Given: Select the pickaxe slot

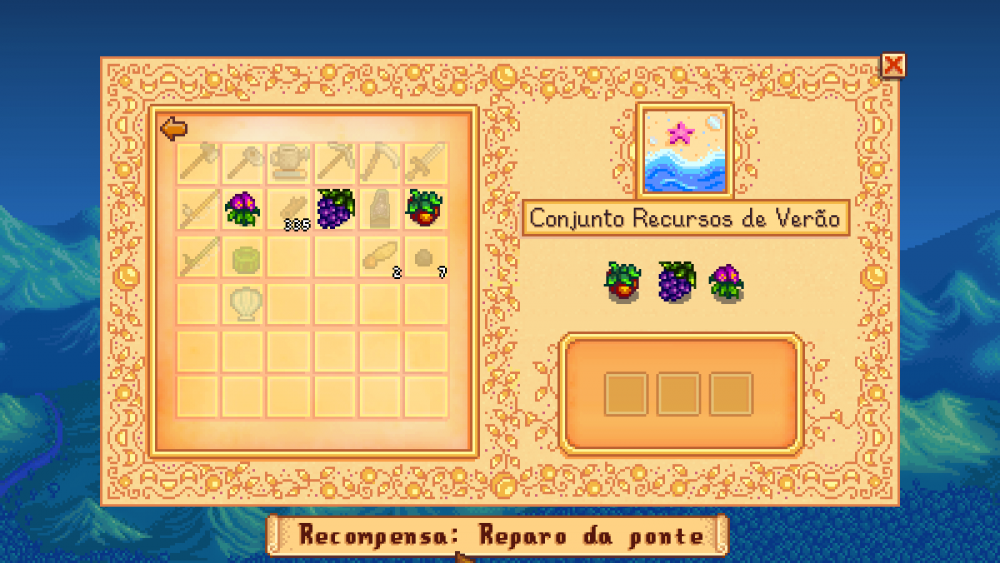Looking at the screenshot, I should pos(334,161).
